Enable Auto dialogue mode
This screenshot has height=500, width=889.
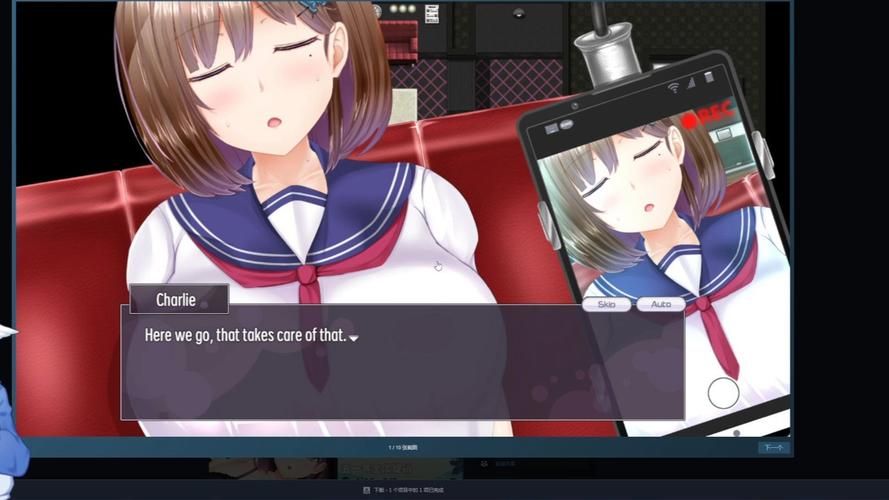point(661,304)
